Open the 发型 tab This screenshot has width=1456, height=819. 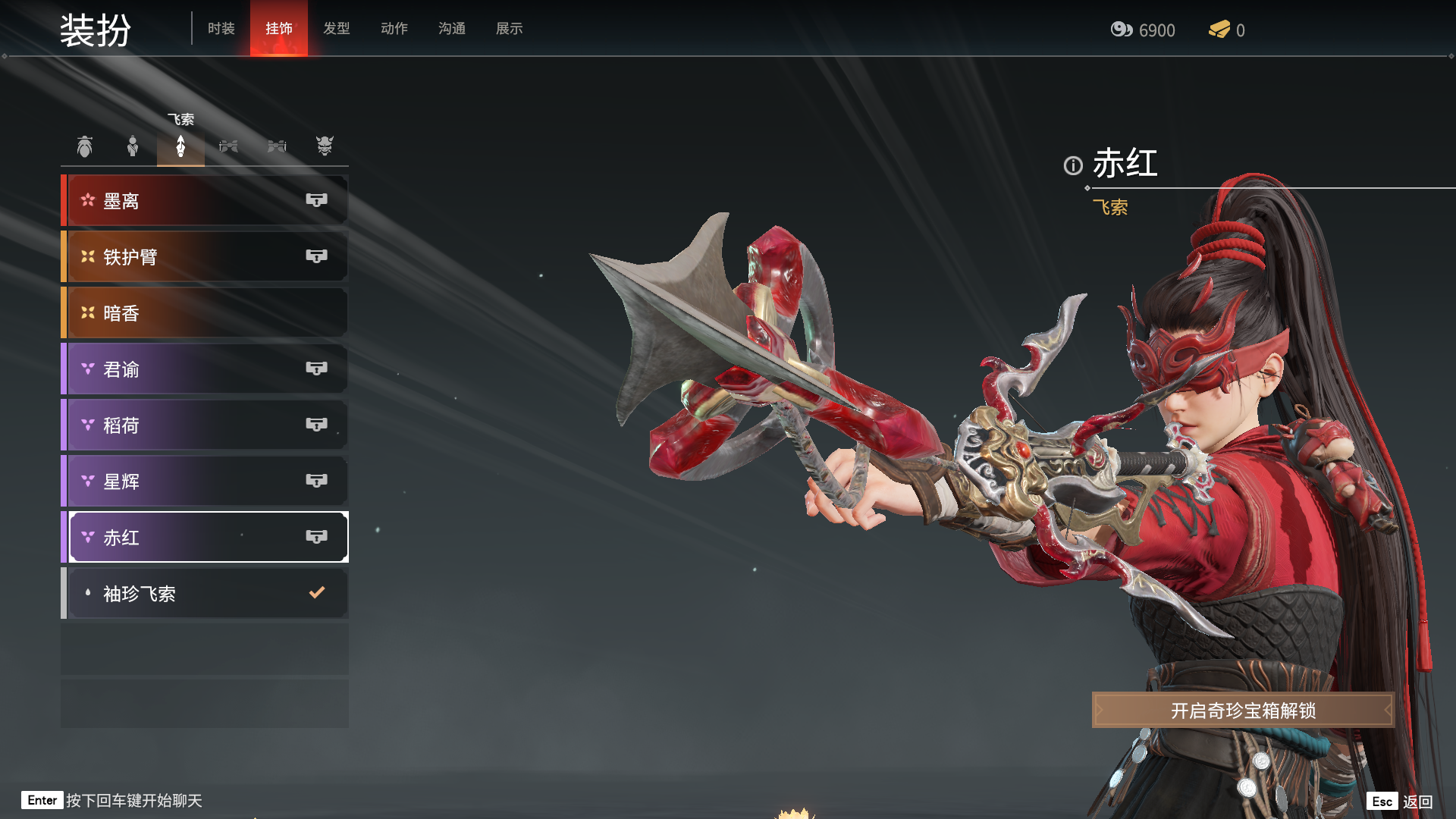337,29
